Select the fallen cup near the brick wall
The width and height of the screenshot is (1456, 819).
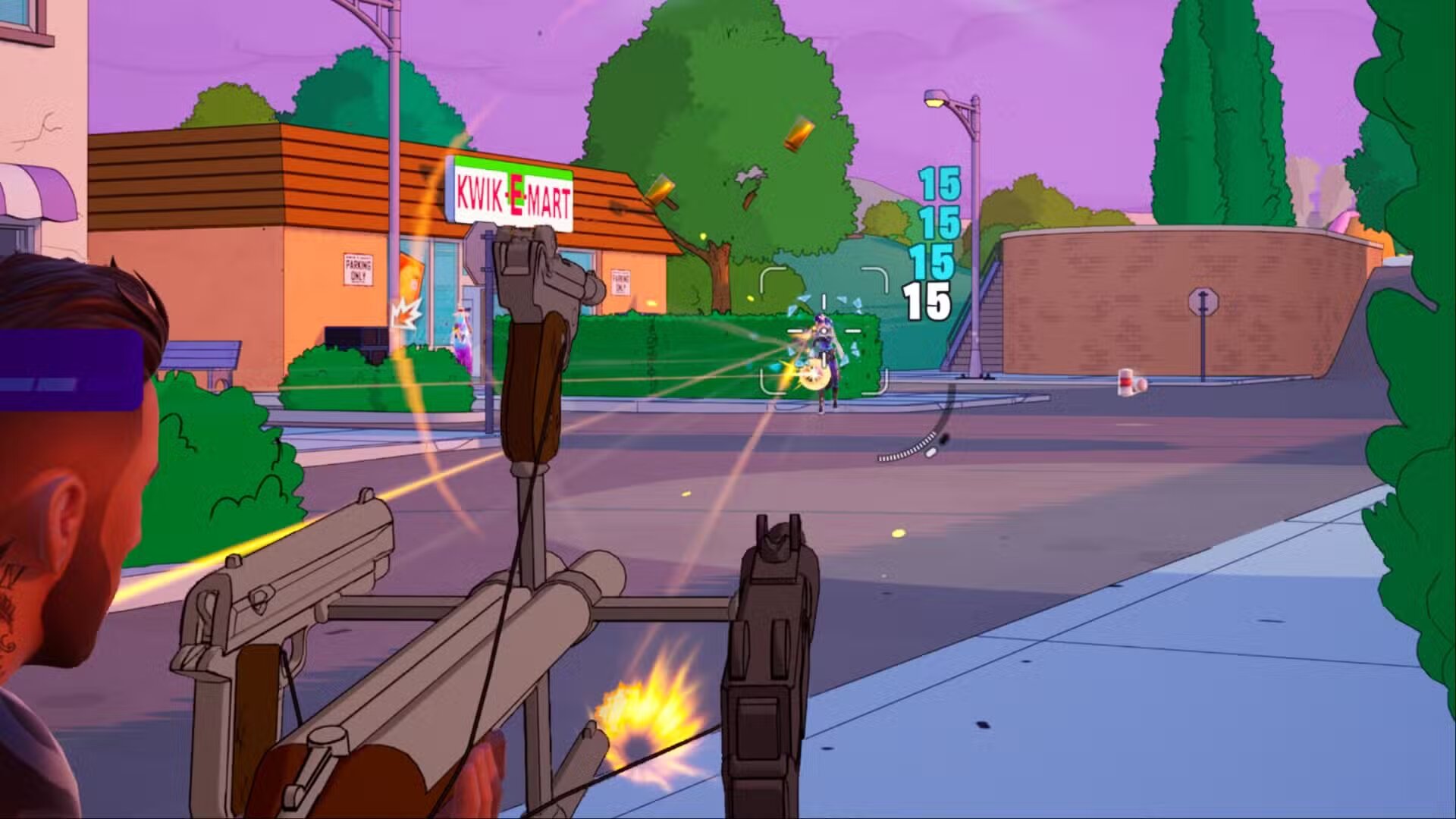1127,383
